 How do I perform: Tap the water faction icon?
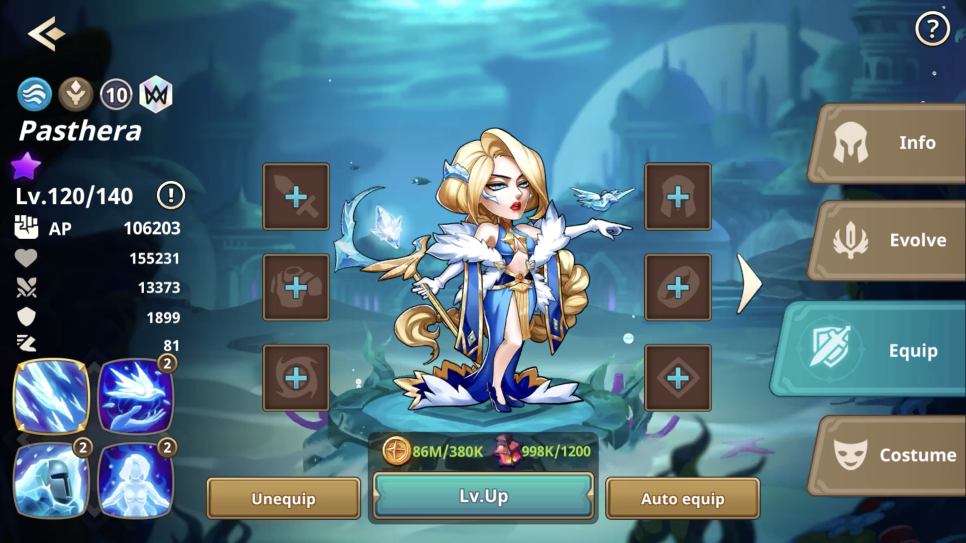34,95
